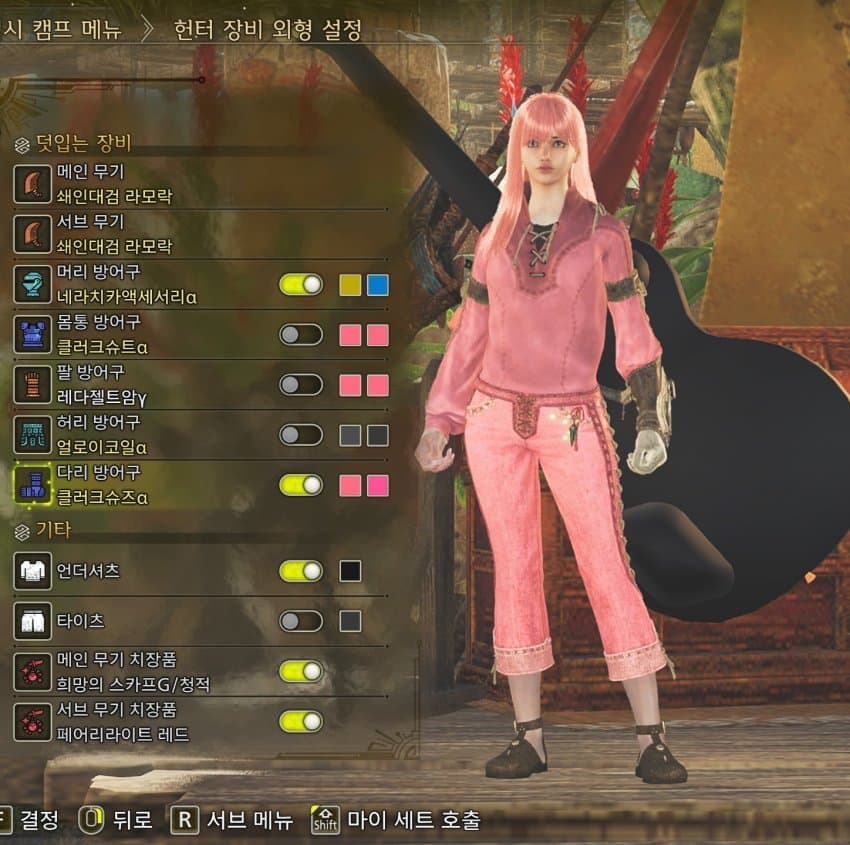Image resolution: width=850 pixels, height=845 pixels.
Task: Toggle 몸통 방어구 클러크슈트 switch
Action: tap(301, 335)
